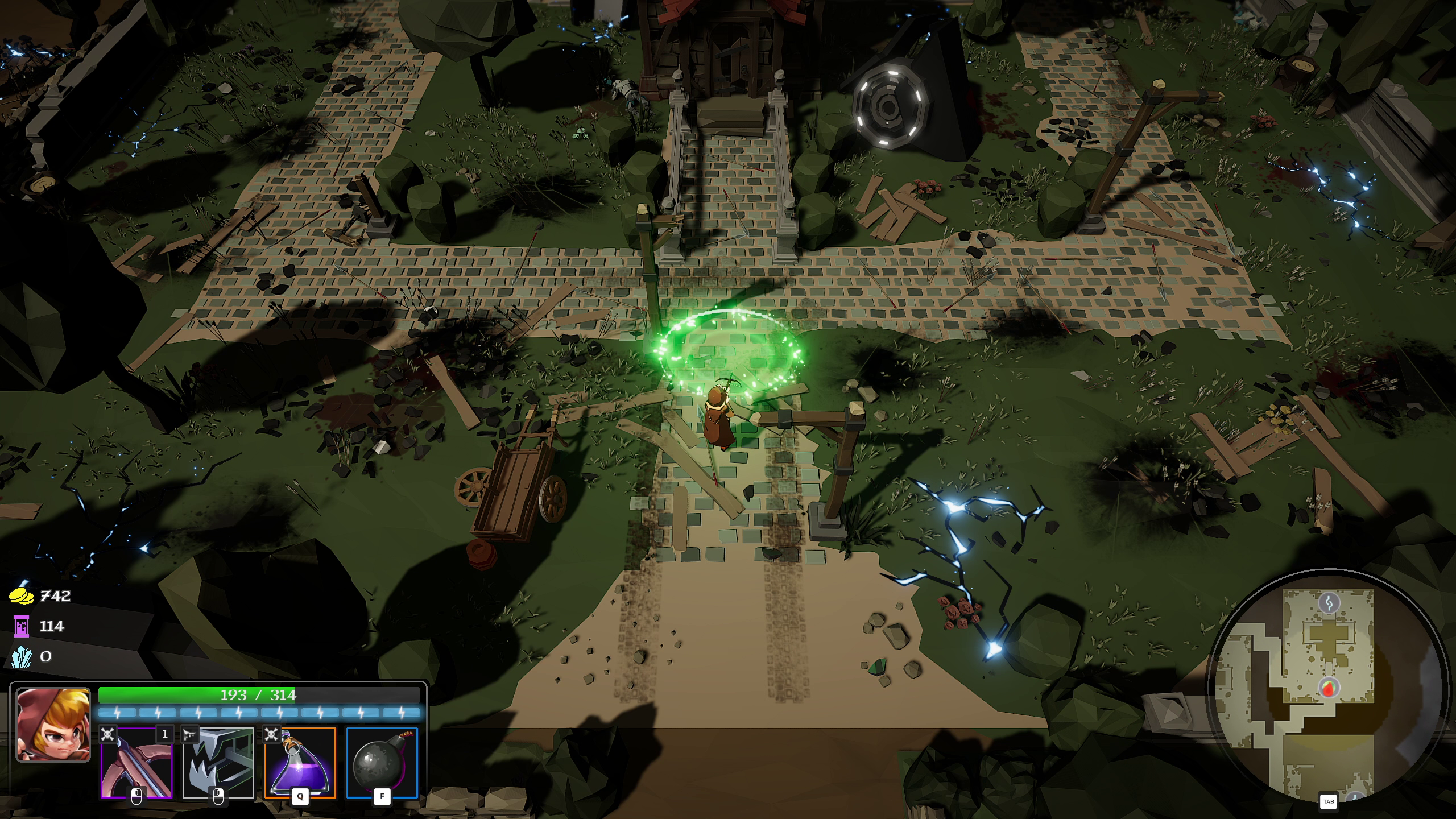This screenshot has width=1456, height=819.
Task: Select the crossbow weapon ability slot
Action: (x=135, y=763)
